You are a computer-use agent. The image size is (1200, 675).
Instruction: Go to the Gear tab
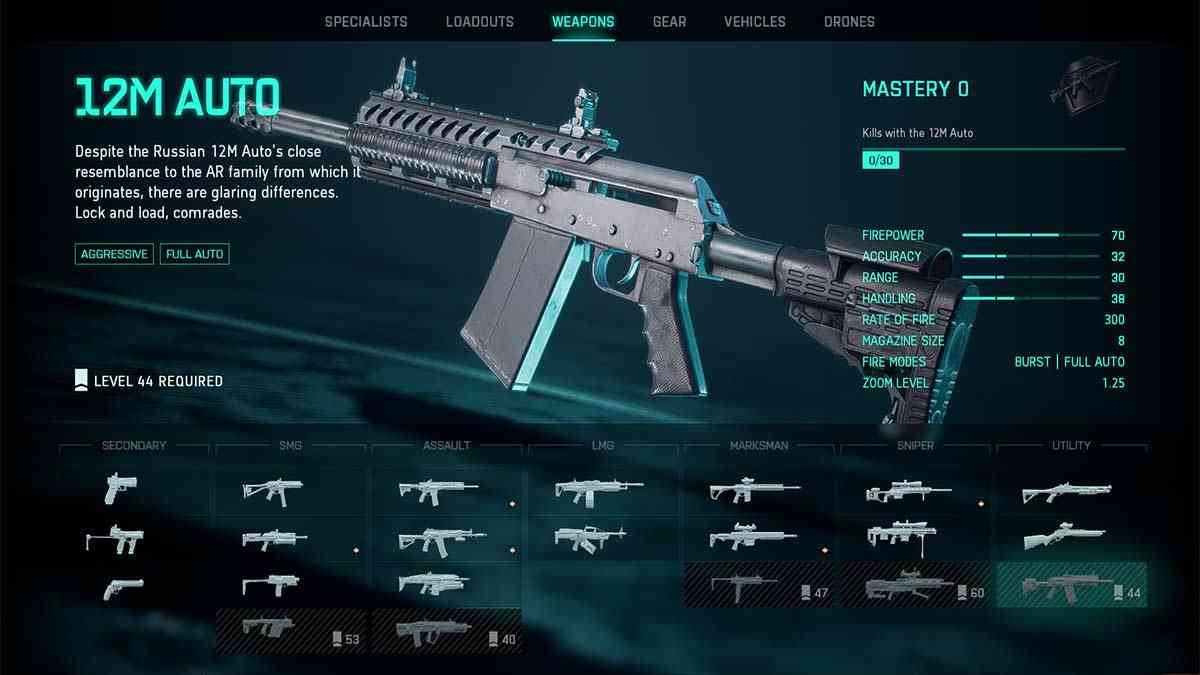668,21
